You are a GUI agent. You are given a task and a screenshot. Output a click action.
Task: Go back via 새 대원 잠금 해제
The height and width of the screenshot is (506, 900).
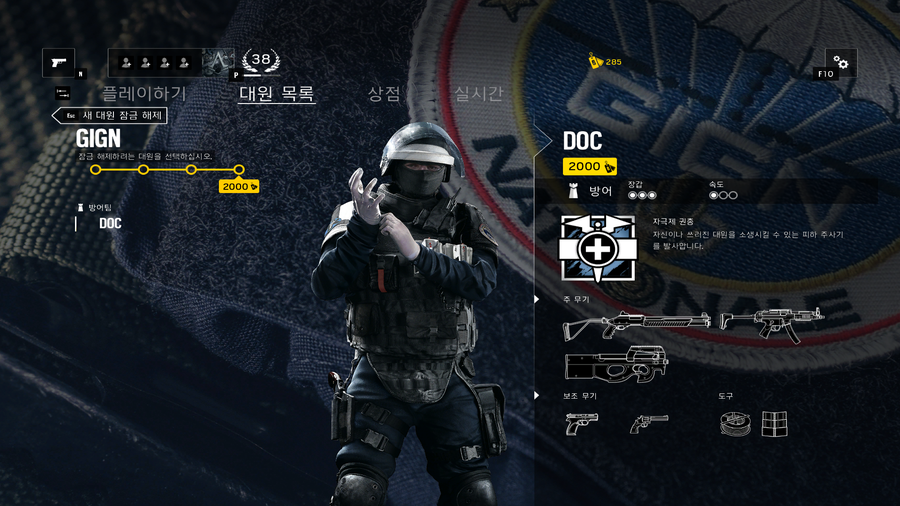(x=110, y=115)
